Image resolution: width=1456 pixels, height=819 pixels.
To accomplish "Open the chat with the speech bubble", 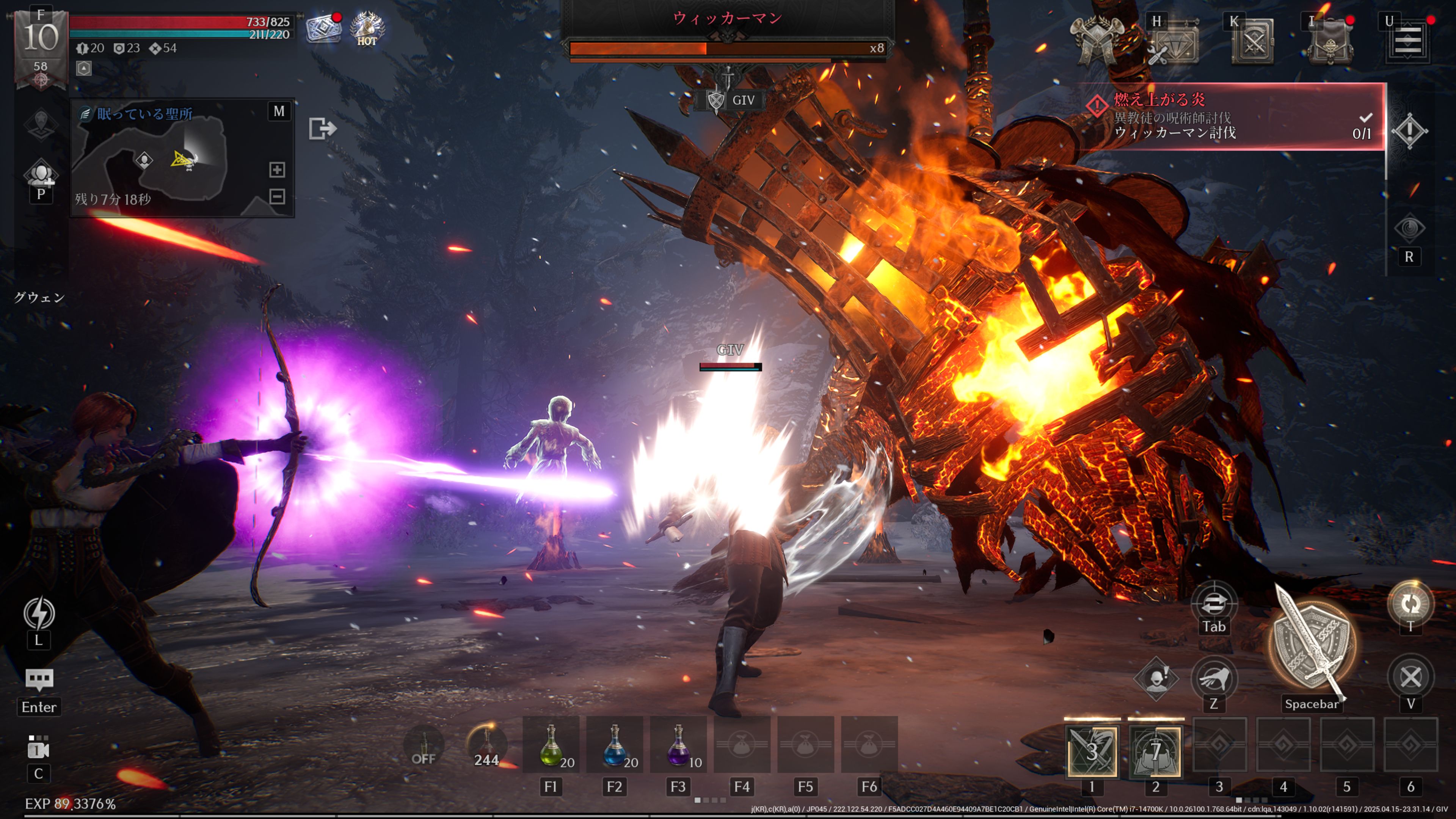I will point(39,679).
